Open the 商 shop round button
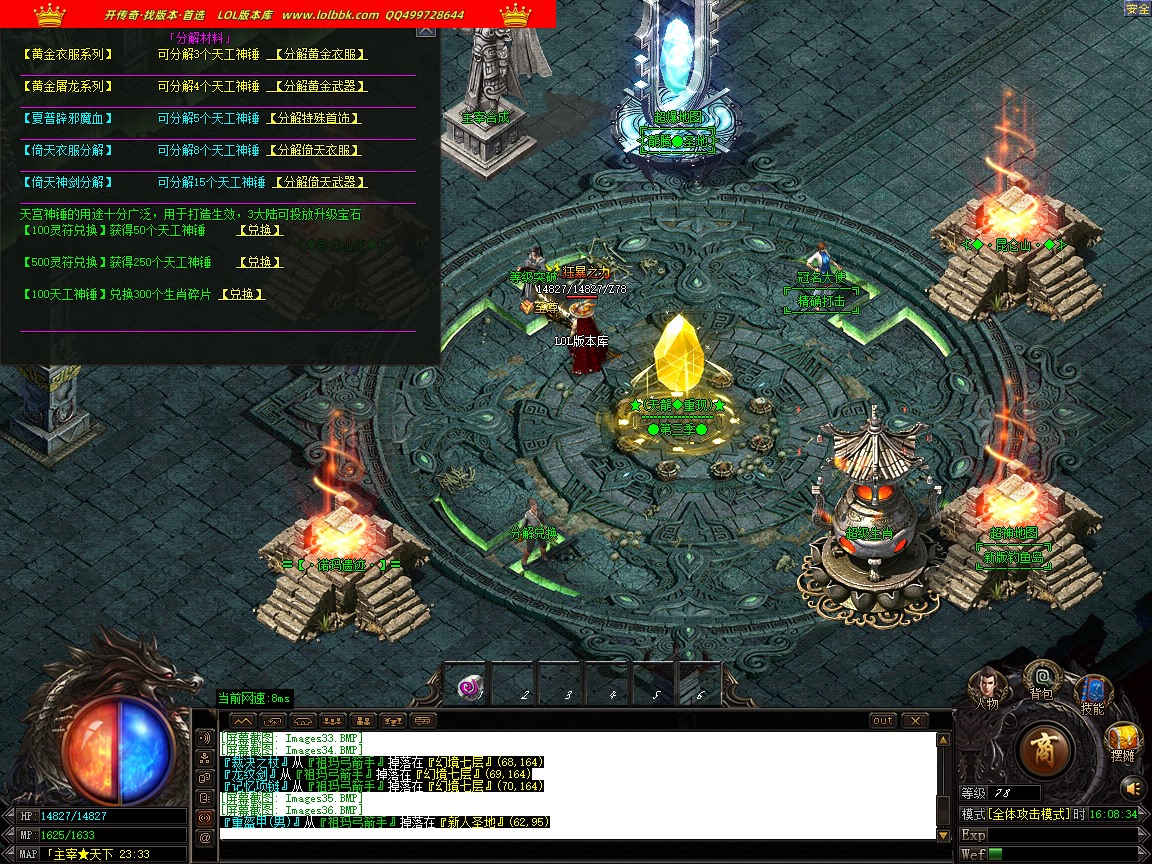Screen dimensions: 1152x864 coord(1046,749)
